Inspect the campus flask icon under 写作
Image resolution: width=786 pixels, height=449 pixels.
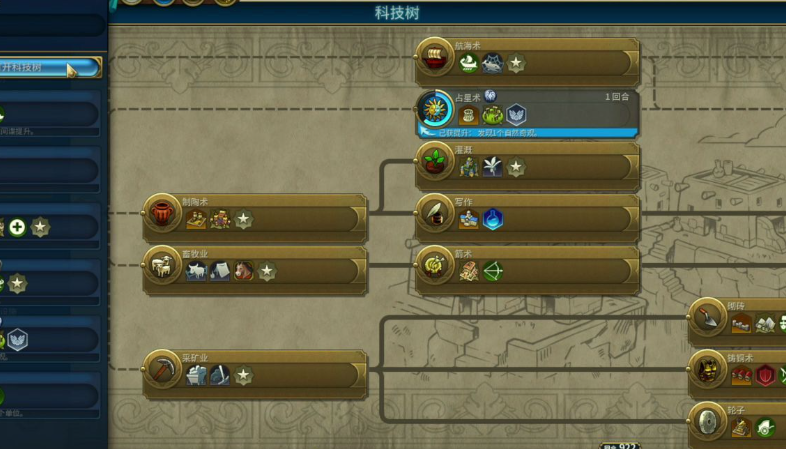tap(493, 219)
